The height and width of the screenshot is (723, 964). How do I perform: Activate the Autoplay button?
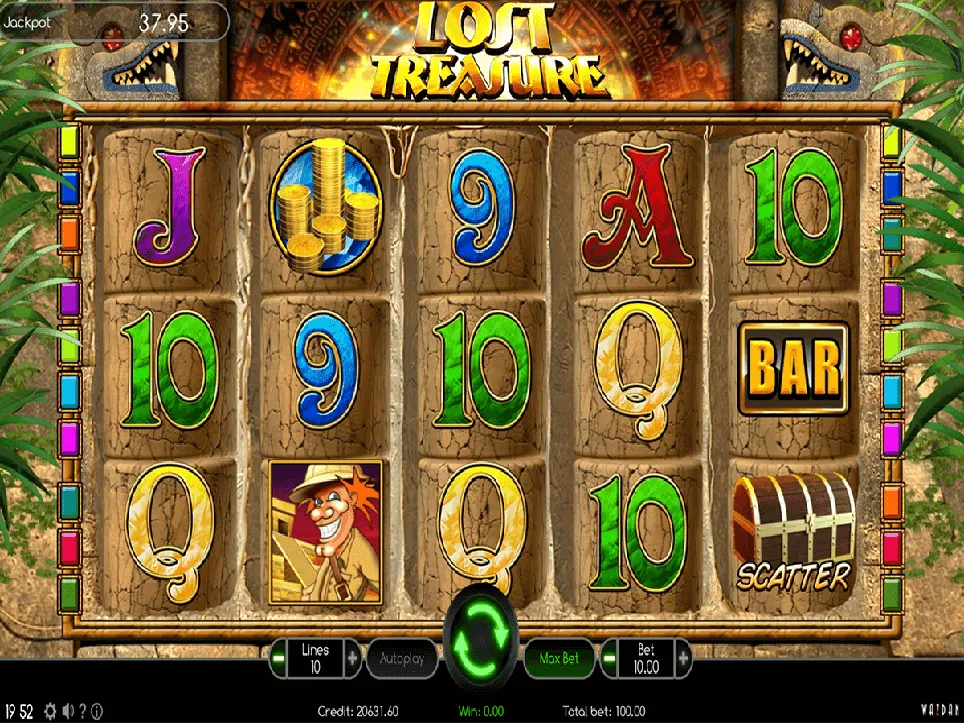tap(402, 659)
